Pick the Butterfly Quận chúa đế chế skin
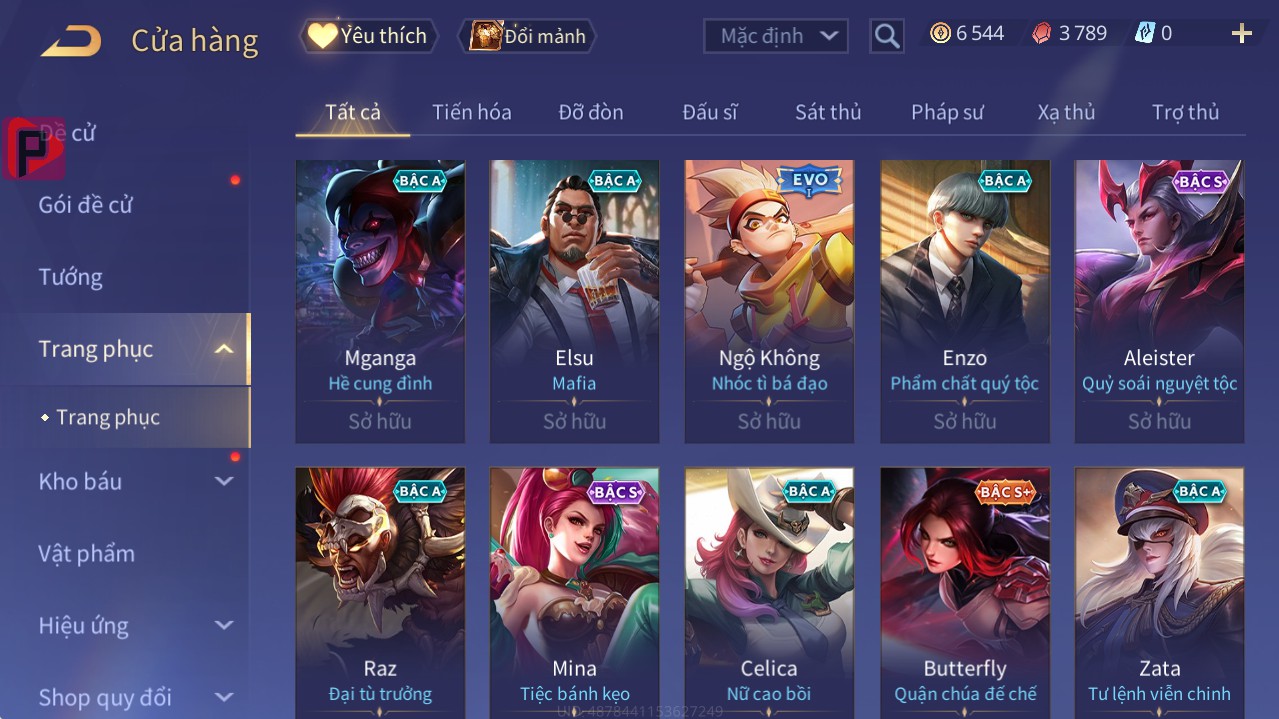 click(965, 590)
